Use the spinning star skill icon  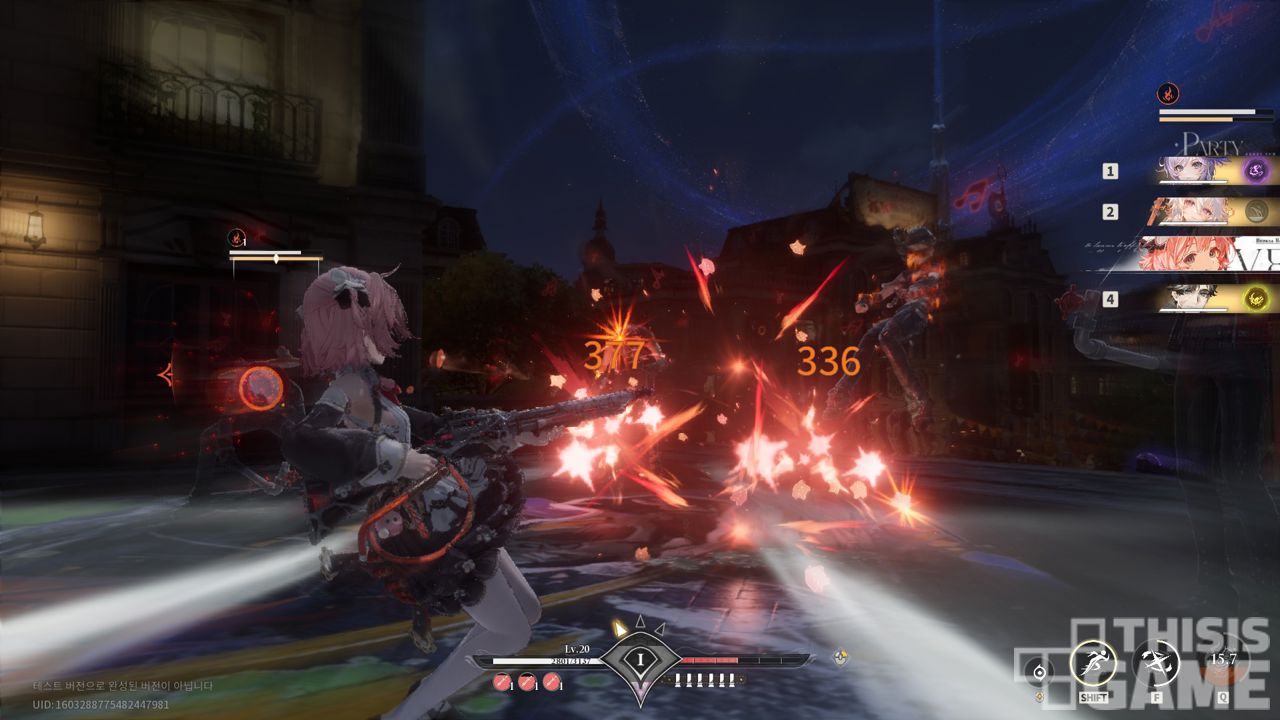pyautogui.click(x=1156, y=663)
